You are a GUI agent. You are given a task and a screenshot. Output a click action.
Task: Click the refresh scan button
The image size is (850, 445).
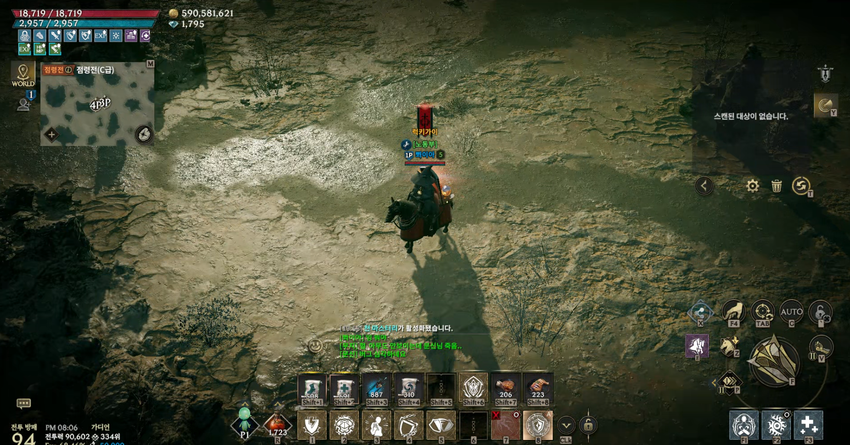tap(800, 186)
